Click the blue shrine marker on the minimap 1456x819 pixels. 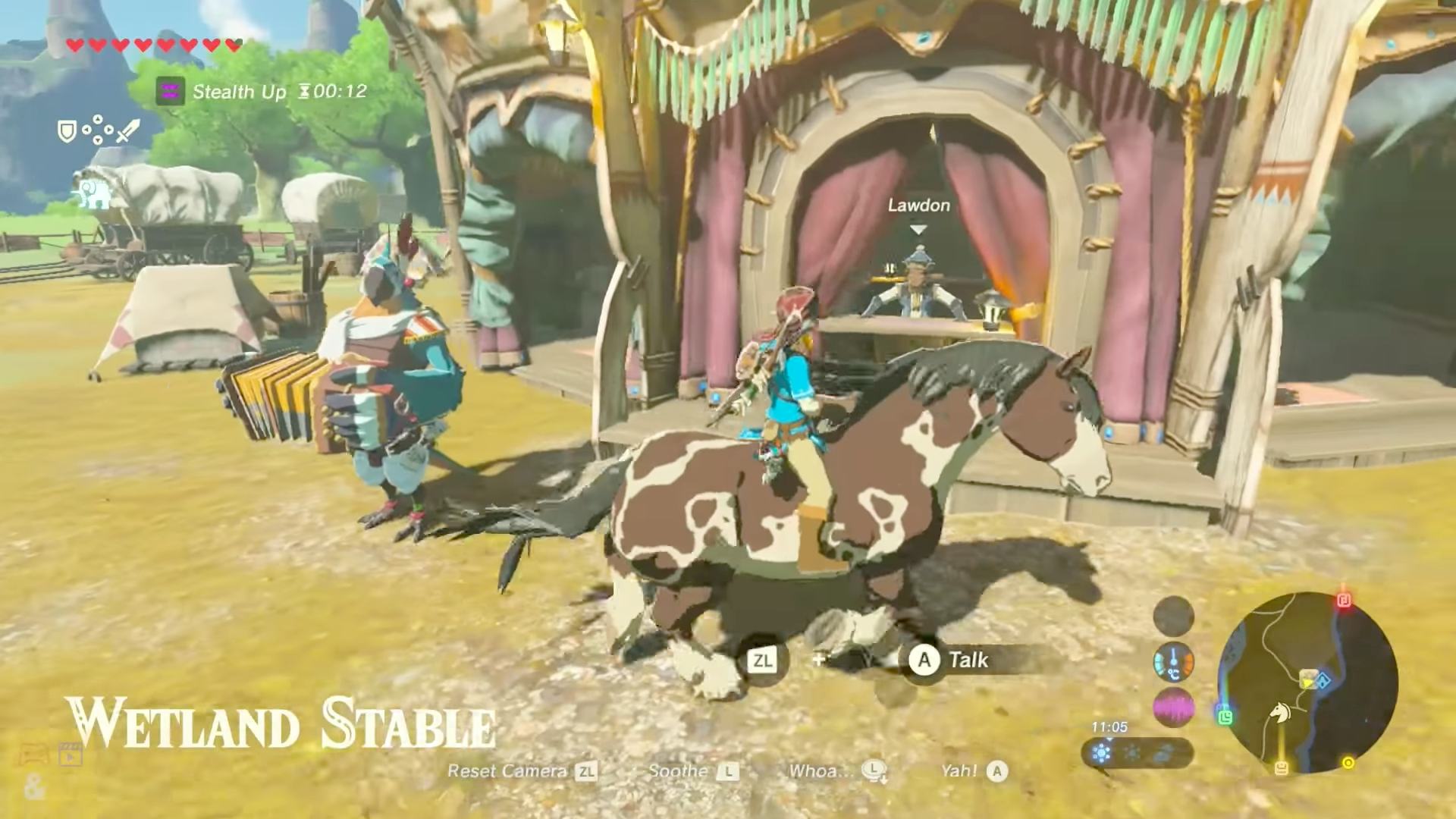1323,682
